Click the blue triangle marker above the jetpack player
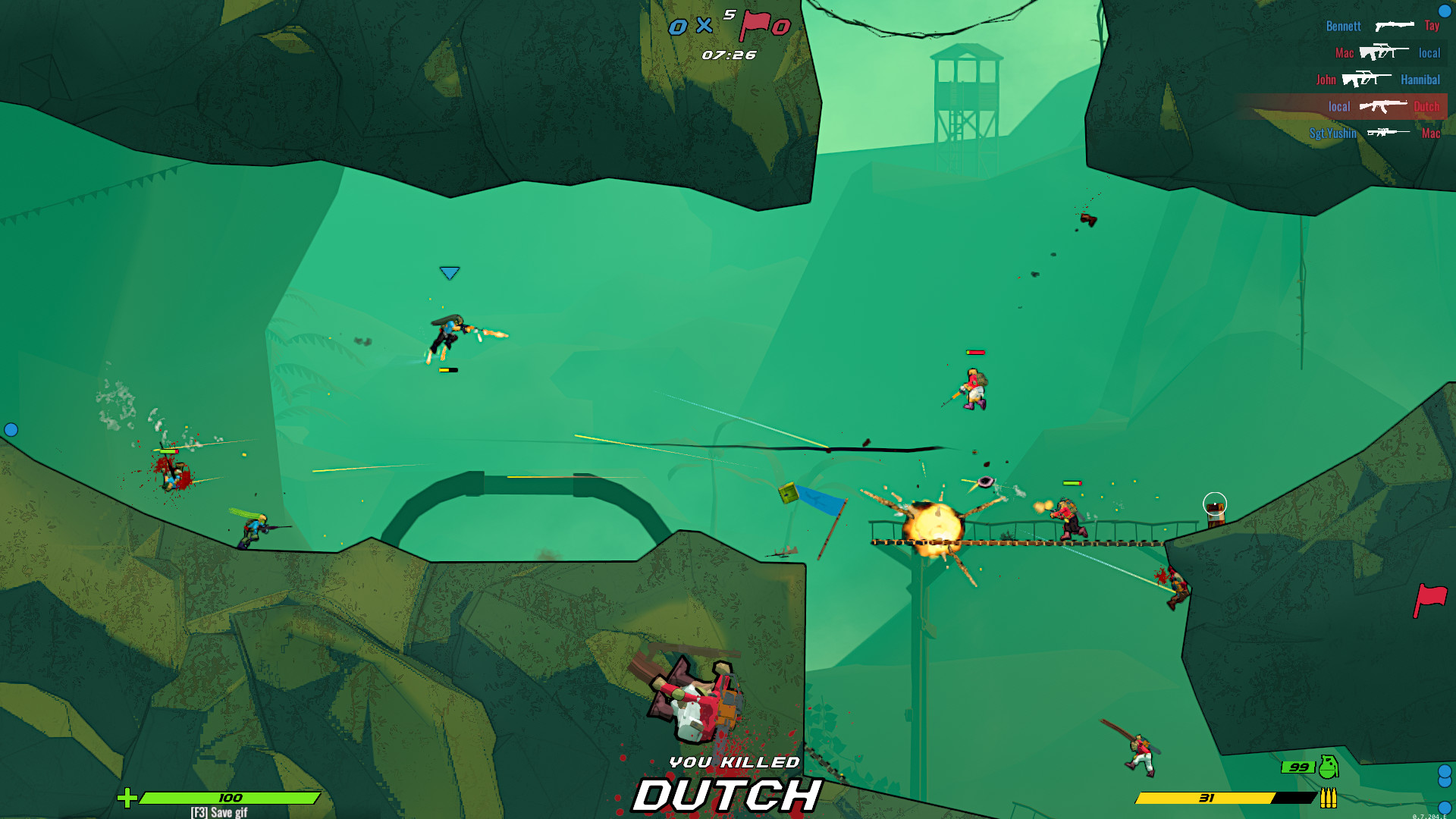 coord(449,271)
